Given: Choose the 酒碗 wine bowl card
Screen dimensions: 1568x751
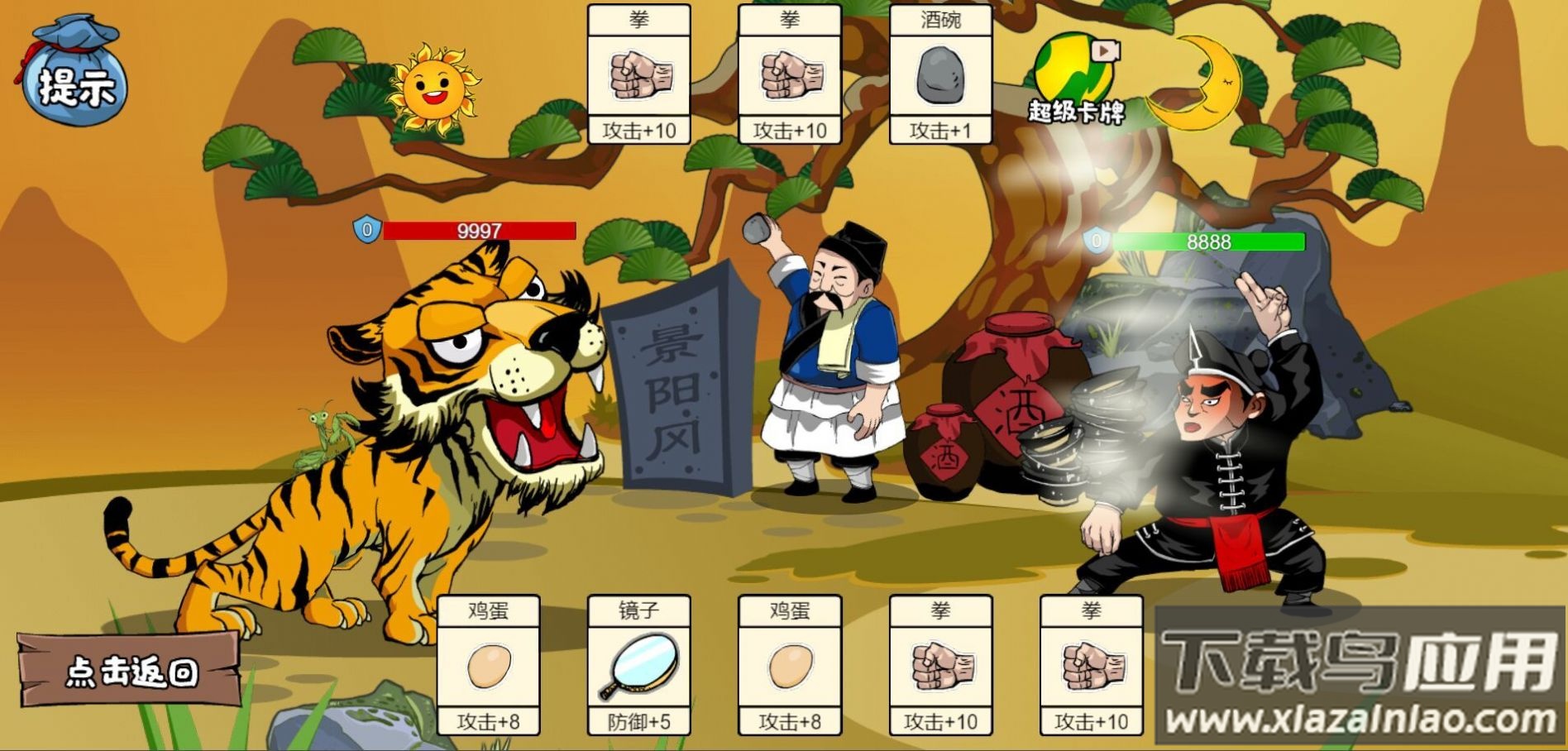Looking at the screenshot, I should [x=940, y=74].
